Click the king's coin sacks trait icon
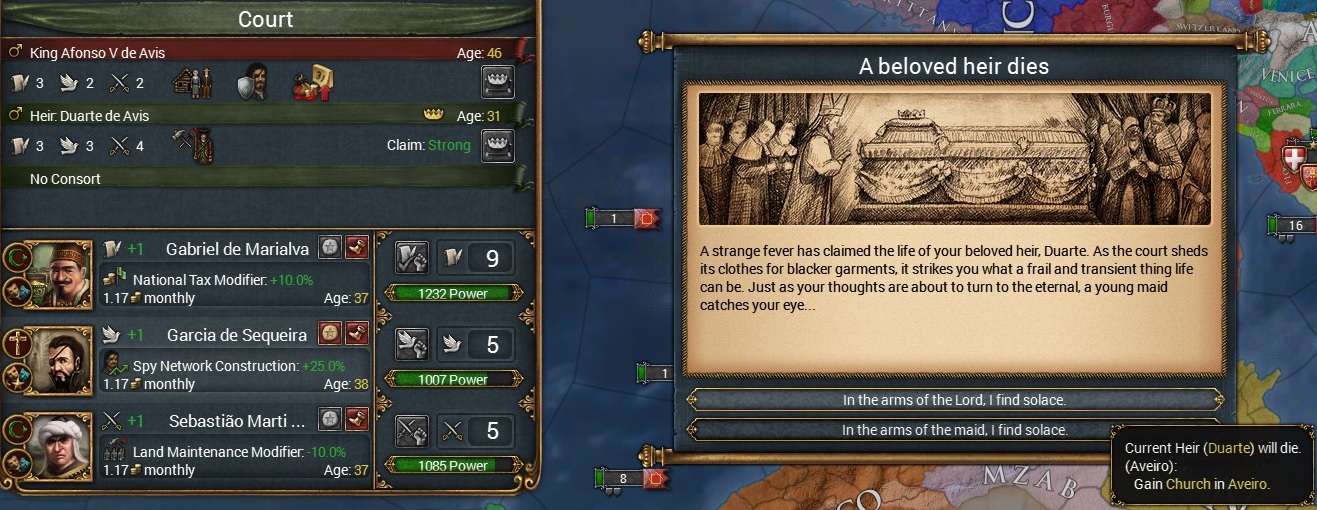The height and width of the screenshot is (510, 1317). point(313,83)
